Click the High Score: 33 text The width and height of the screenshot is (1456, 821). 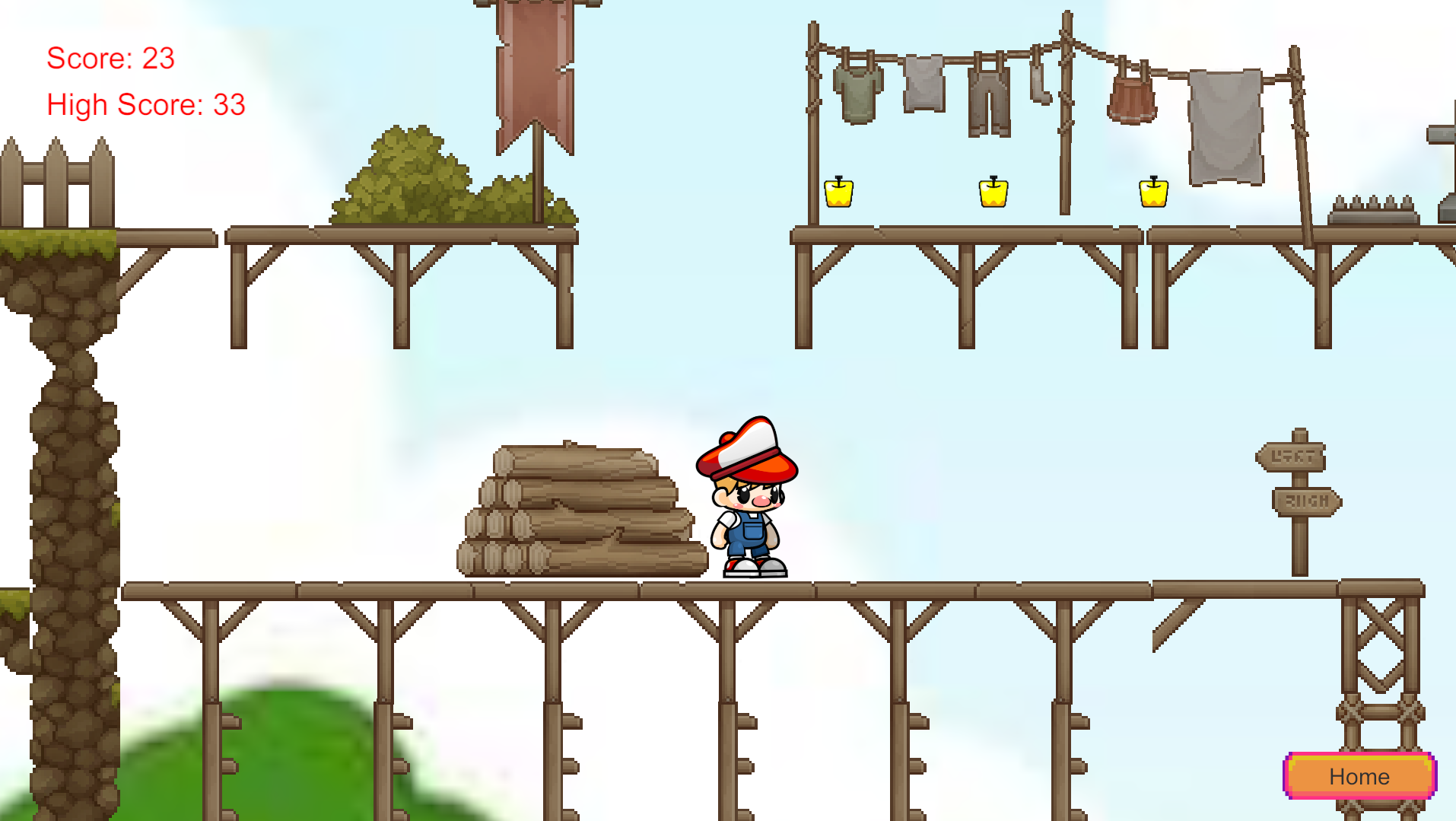click(x=146, y=104)
